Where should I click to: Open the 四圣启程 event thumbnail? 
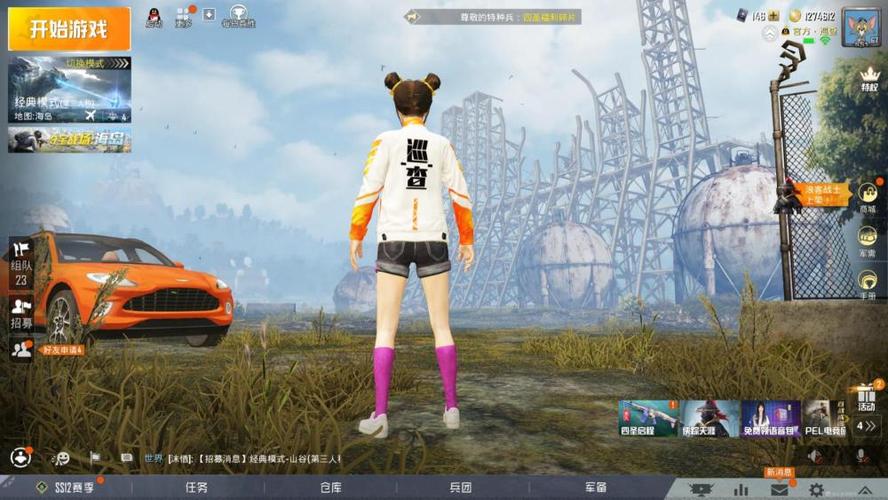(x=647, y=418)
